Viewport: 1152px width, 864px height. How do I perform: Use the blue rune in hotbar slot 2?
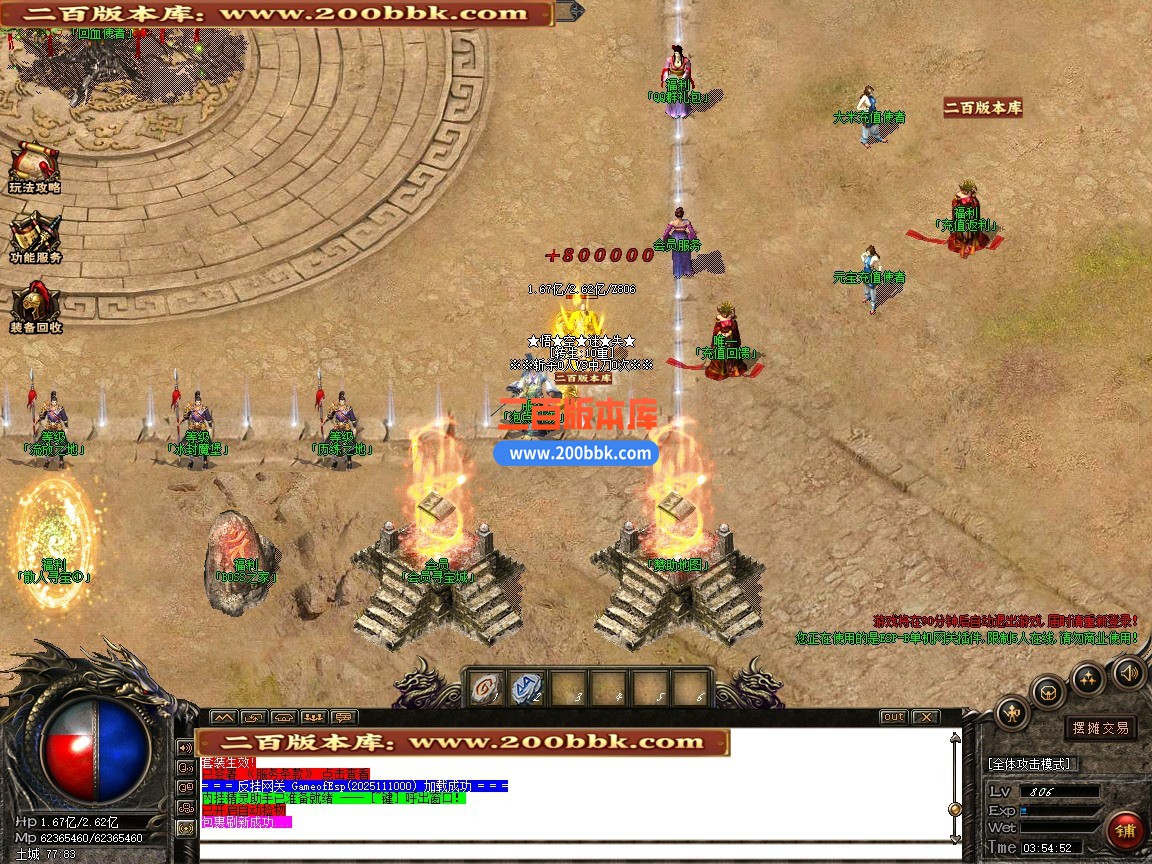527,688
